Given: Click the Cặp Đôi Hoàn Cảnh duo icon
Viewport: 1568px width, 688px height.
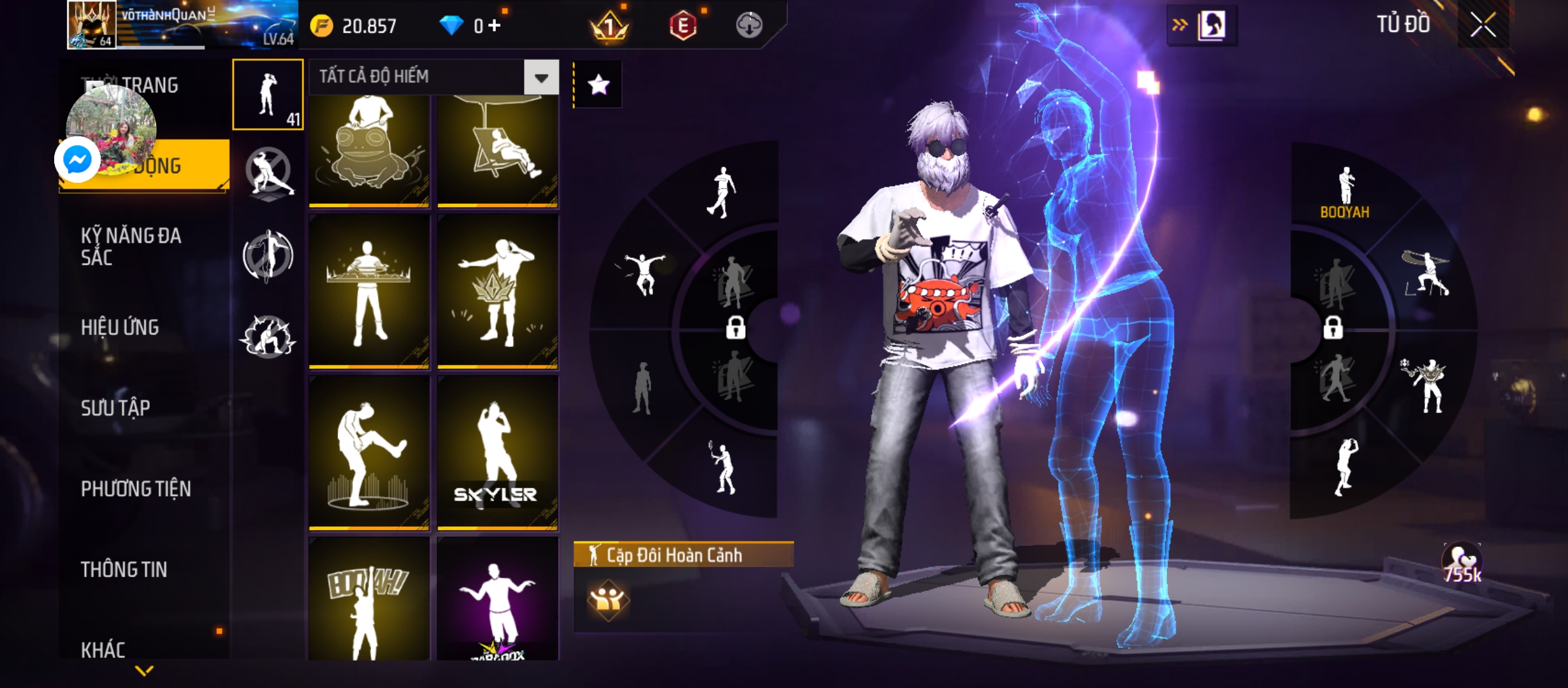Looking at the screenshot, I should (x=607, y=599).
